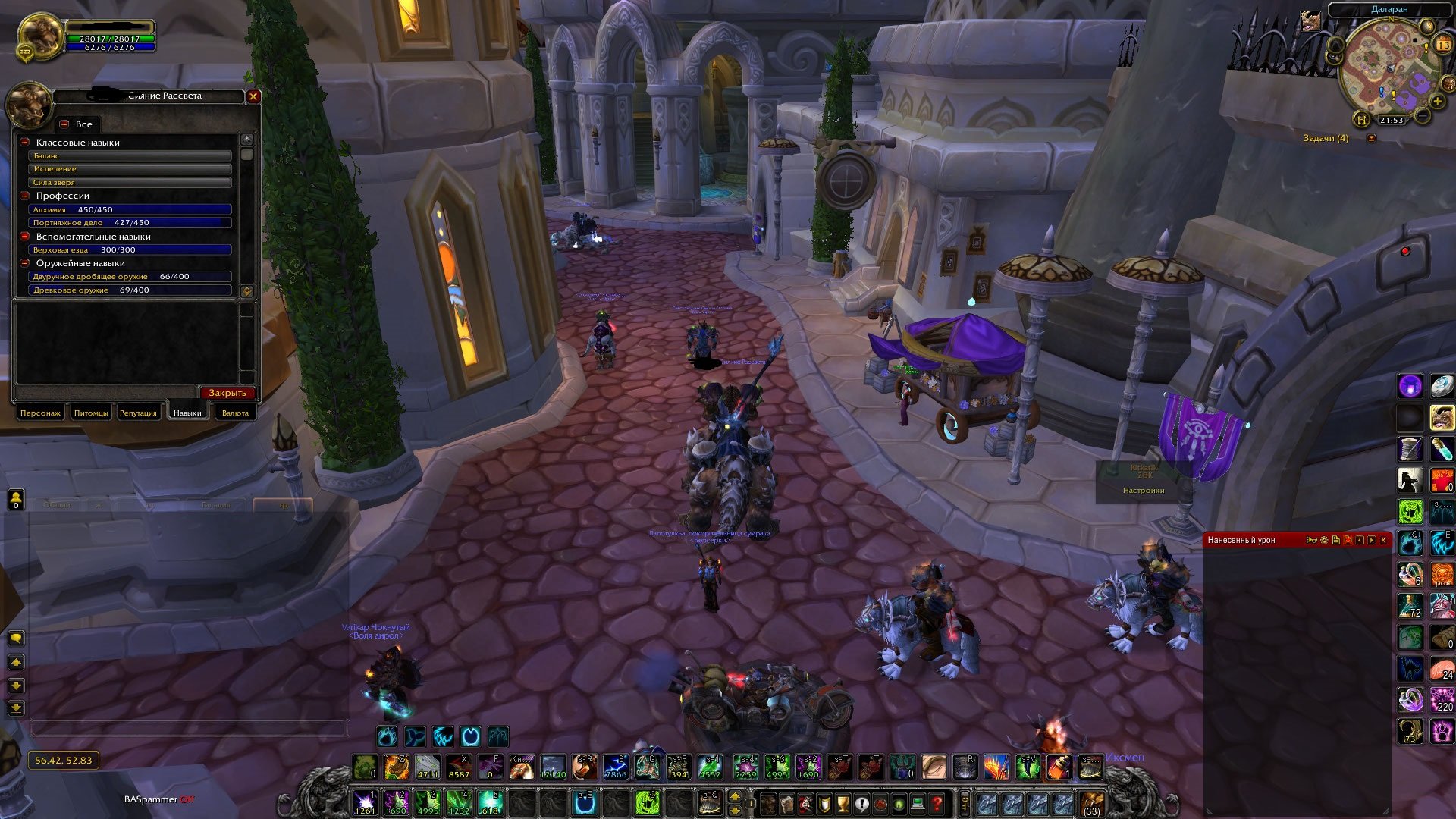Open the Питомцы tab
This screenshot has width=1456, height=819.
click(91, 413)
